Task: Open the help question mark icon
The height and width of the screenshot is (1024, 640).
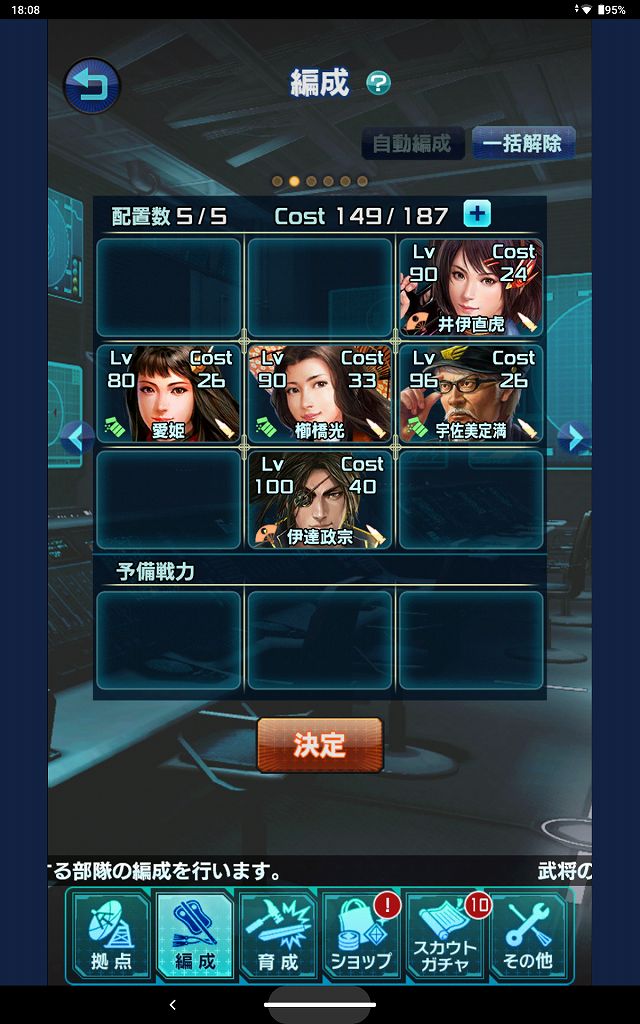Action: tap(378, 83)
